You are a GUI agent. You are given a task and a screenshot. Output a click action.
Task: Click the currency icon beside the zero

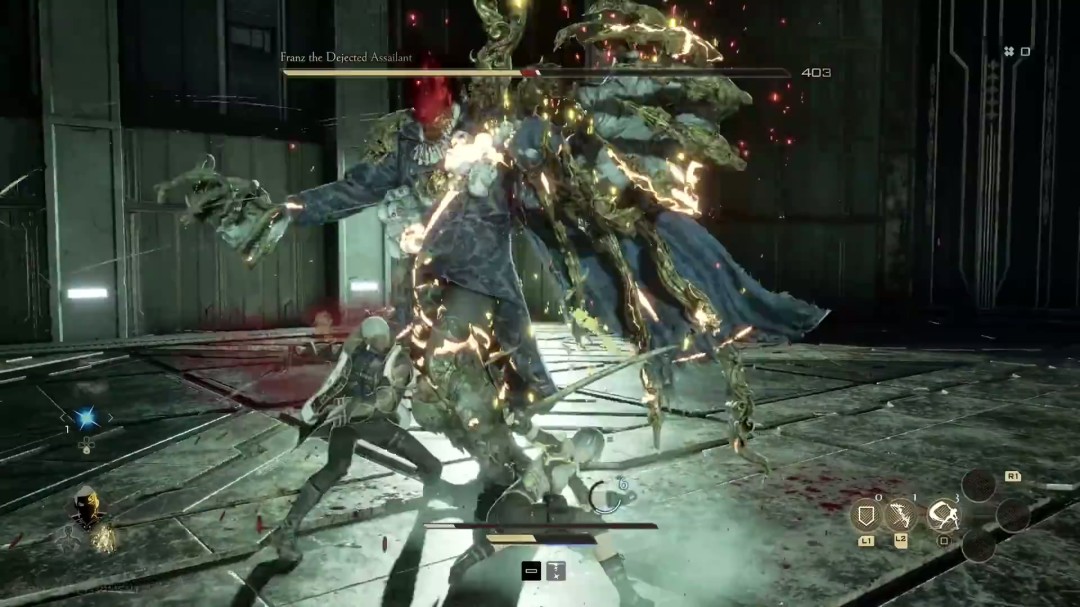[1008, 51]
